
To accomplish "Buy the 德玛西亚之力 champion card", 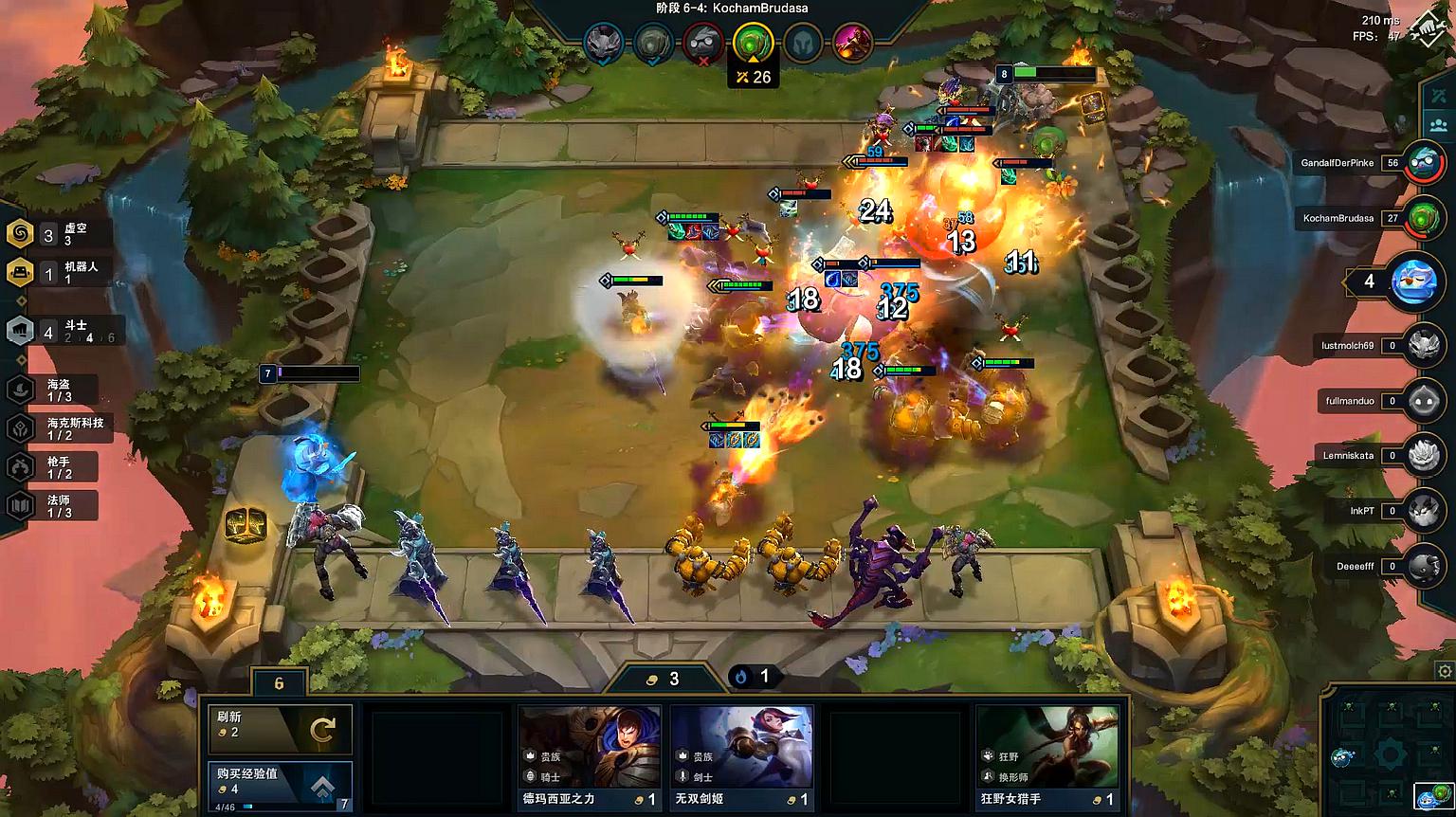I will click(589, 758).
